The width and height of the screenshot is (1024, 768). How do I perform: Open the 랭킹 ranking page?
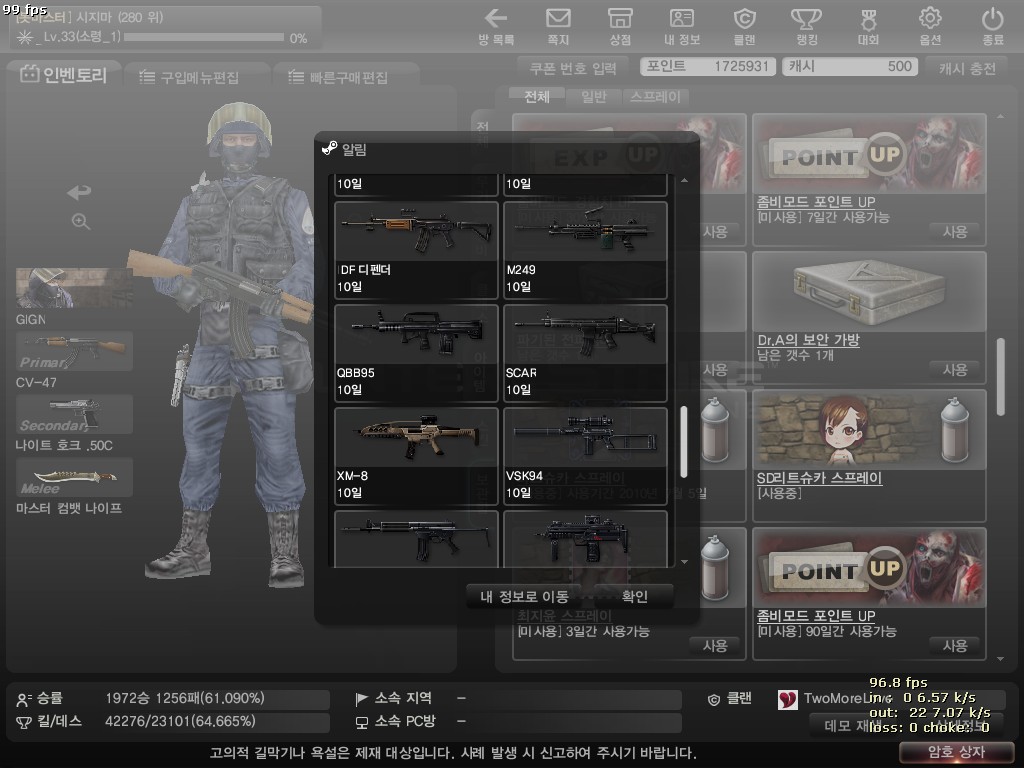click(806, 26)
